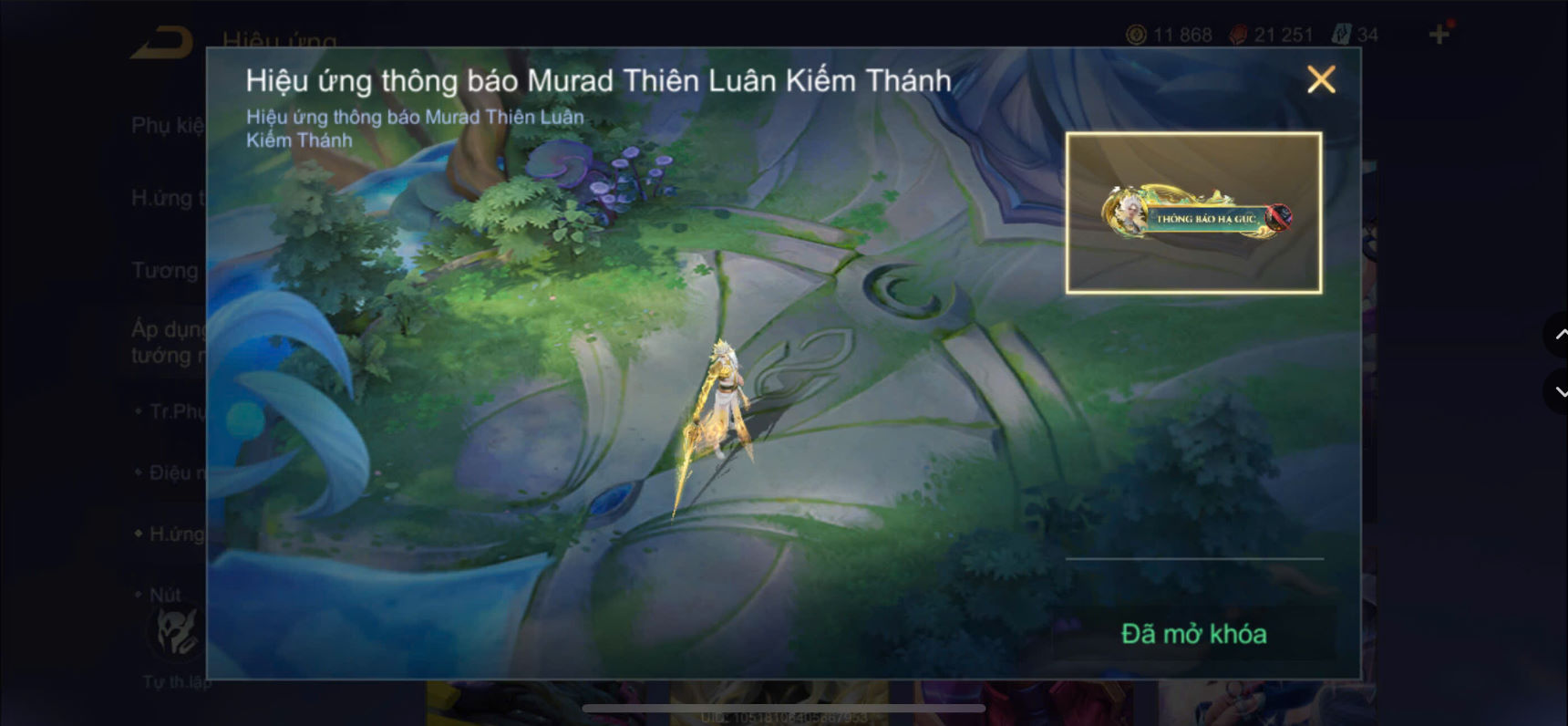Click the red gem currency icon

pyautogui.click(x=1236, y=36)
